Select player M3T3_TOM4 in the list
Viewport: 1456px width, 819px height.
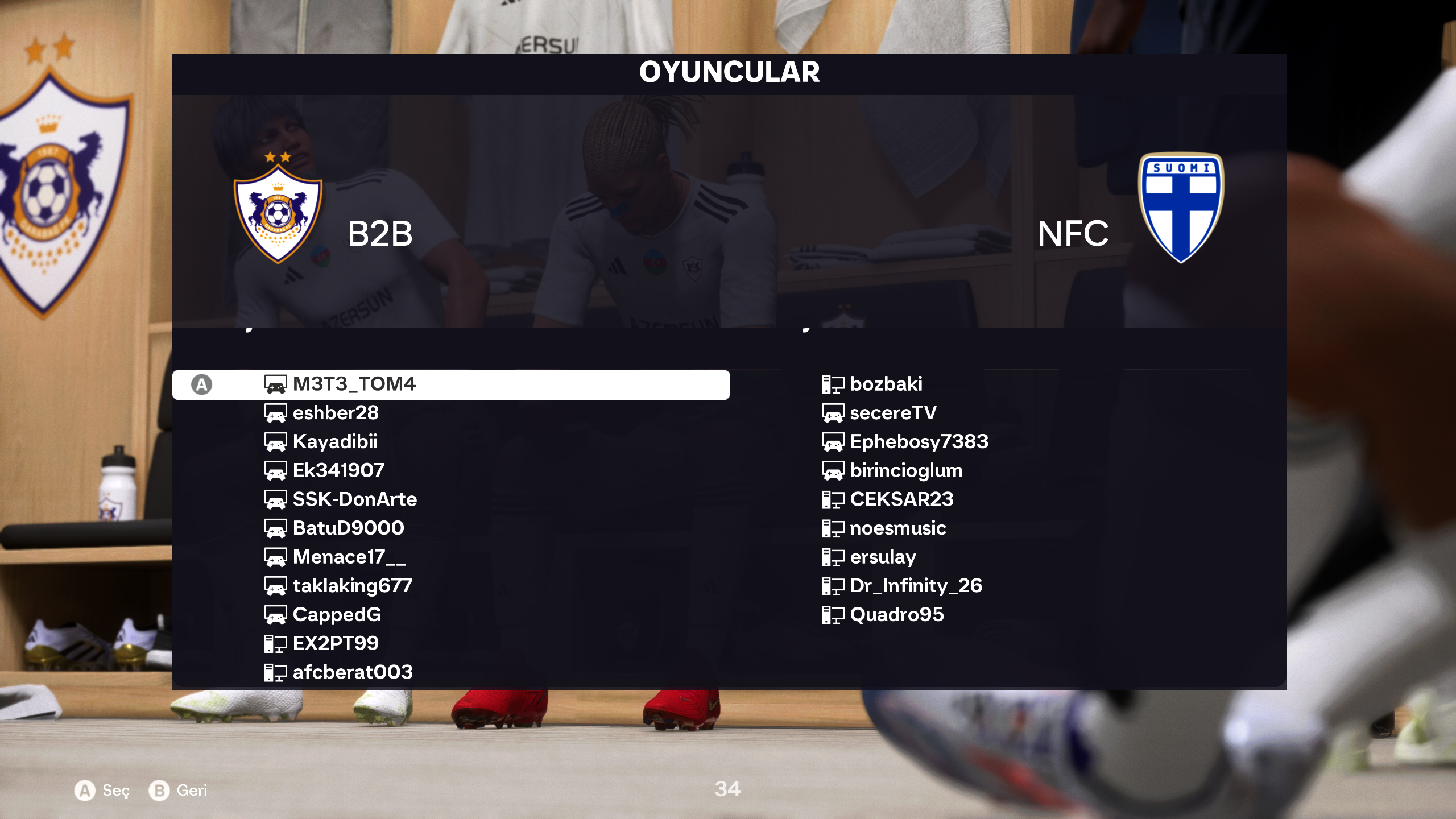(354, 384)
